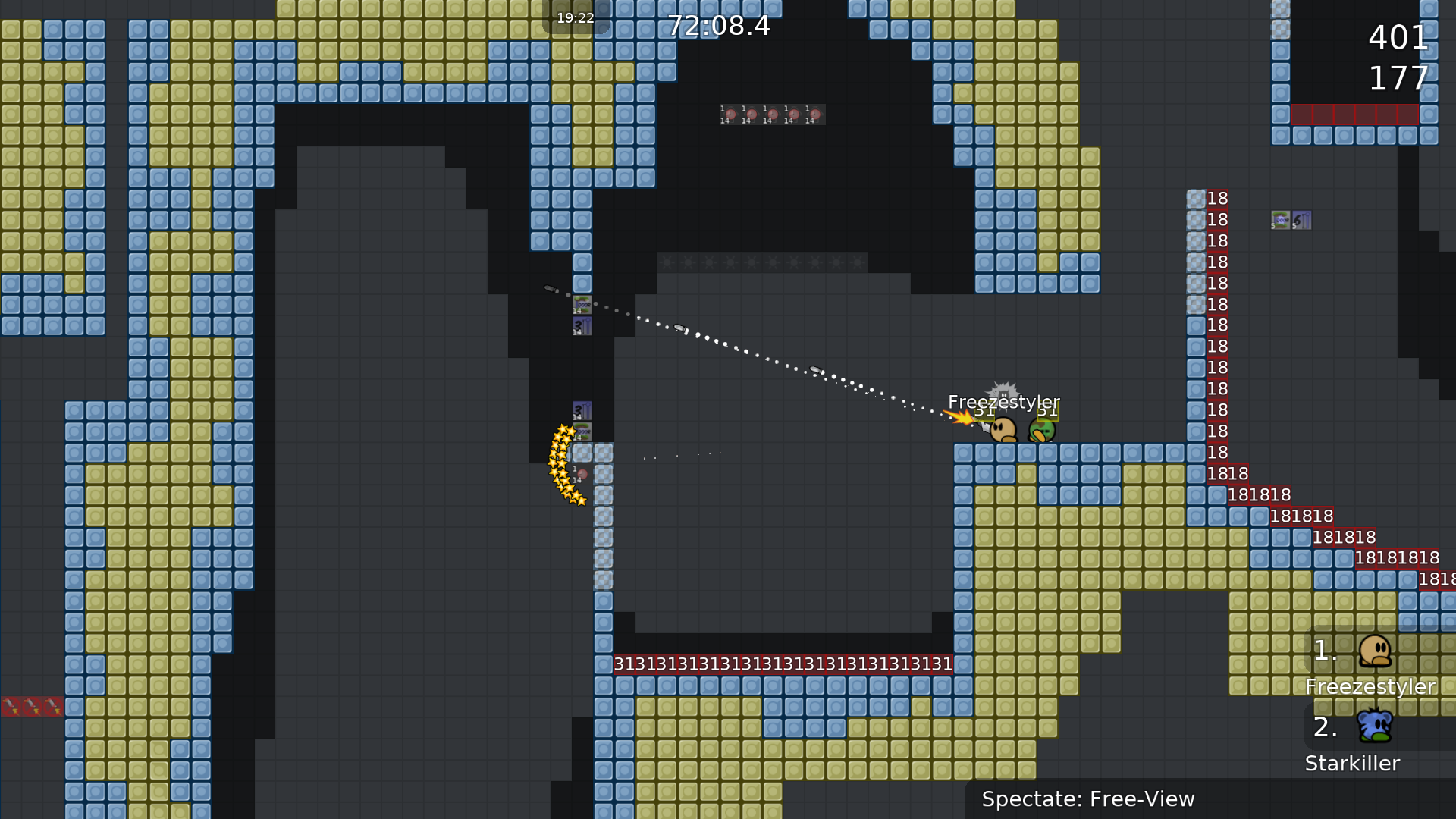Select the green tee beside Freezestyler

pos(1042,428)
